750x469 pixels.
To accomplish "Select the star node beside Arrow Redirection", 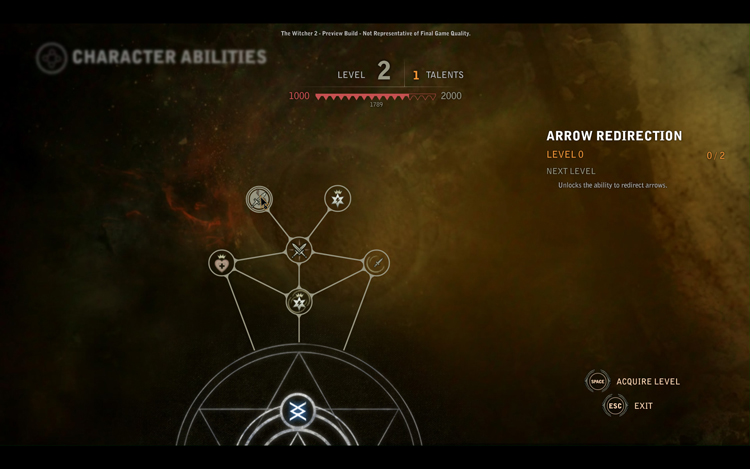I will 338,198.
